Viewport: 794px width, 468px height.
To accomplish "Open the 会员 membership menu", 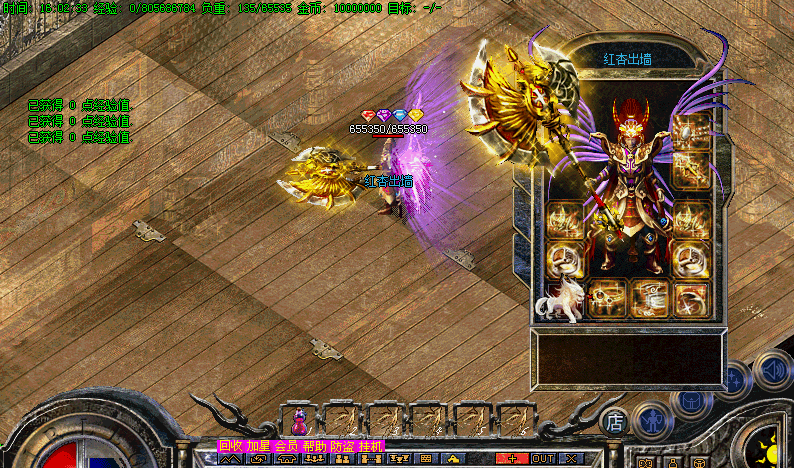I will (x=287, y=446).
